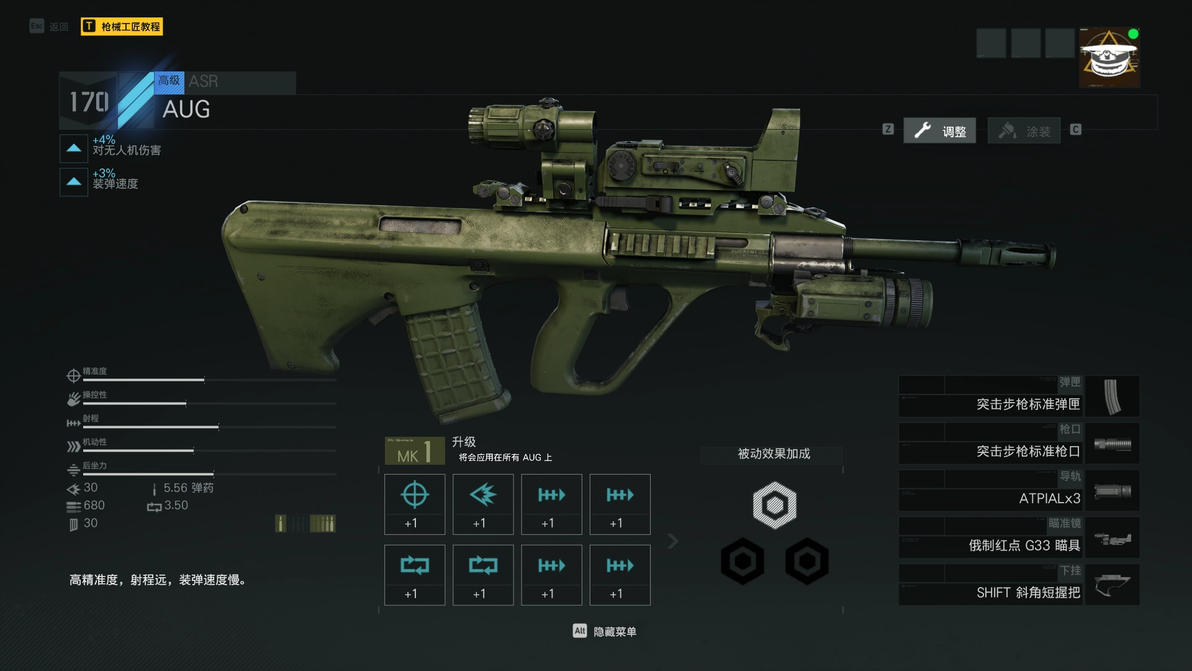Select the 弹匣 magazine attachment slot
The image size is (1192, 671).
coord(1018,397)
